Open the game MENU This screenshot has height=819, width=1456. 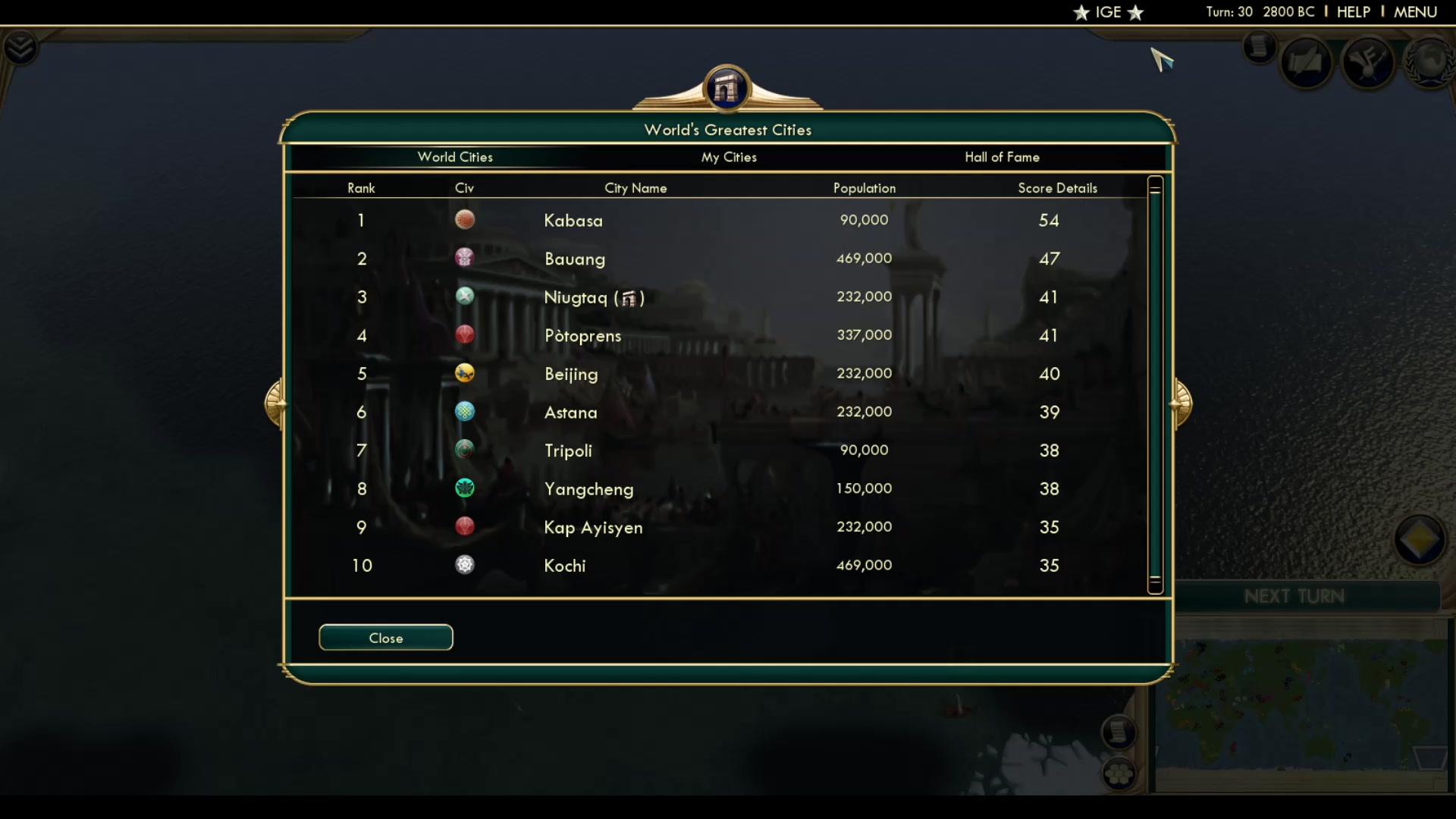click(1415, 12)
